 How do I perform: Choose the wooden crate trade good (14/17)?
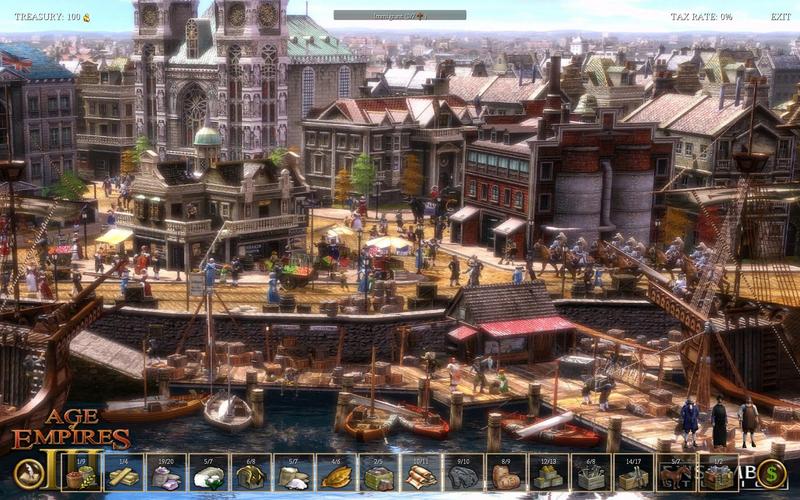click(x=633, y=473)
